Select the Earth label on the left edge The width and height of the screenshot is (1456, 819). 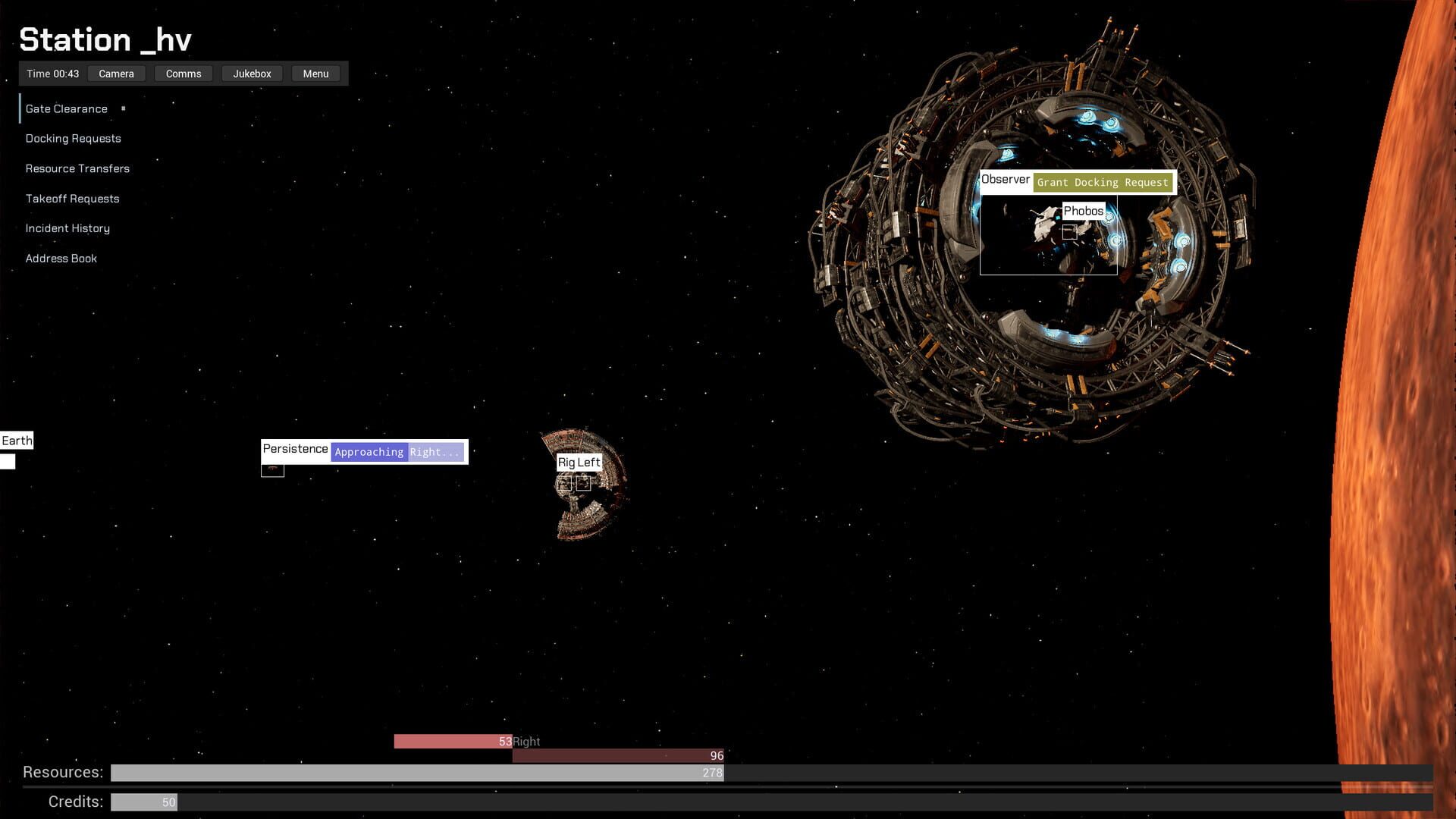point(17,440)
